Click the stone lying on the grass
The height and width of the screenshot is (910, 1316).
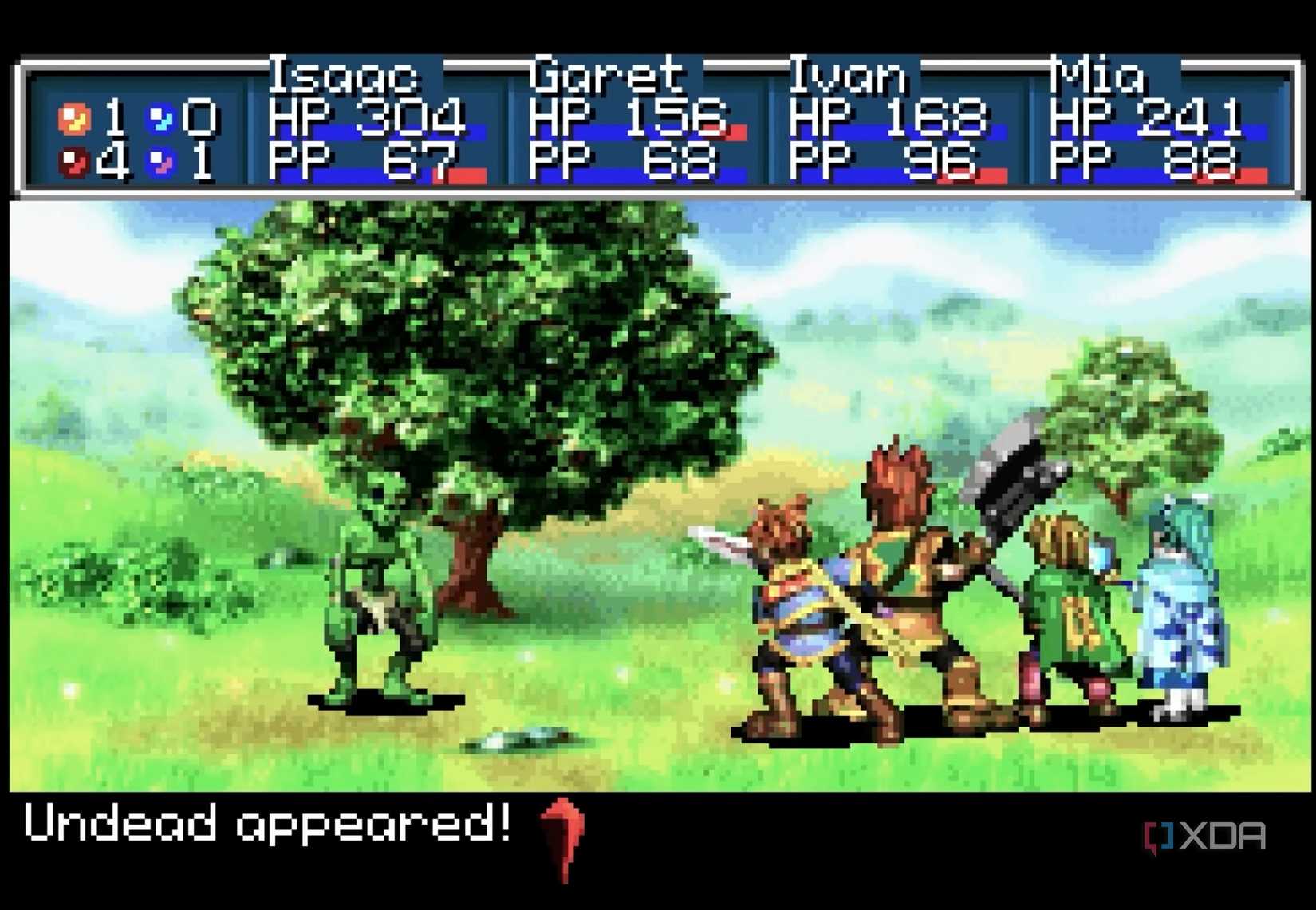(x=518, y=742)
